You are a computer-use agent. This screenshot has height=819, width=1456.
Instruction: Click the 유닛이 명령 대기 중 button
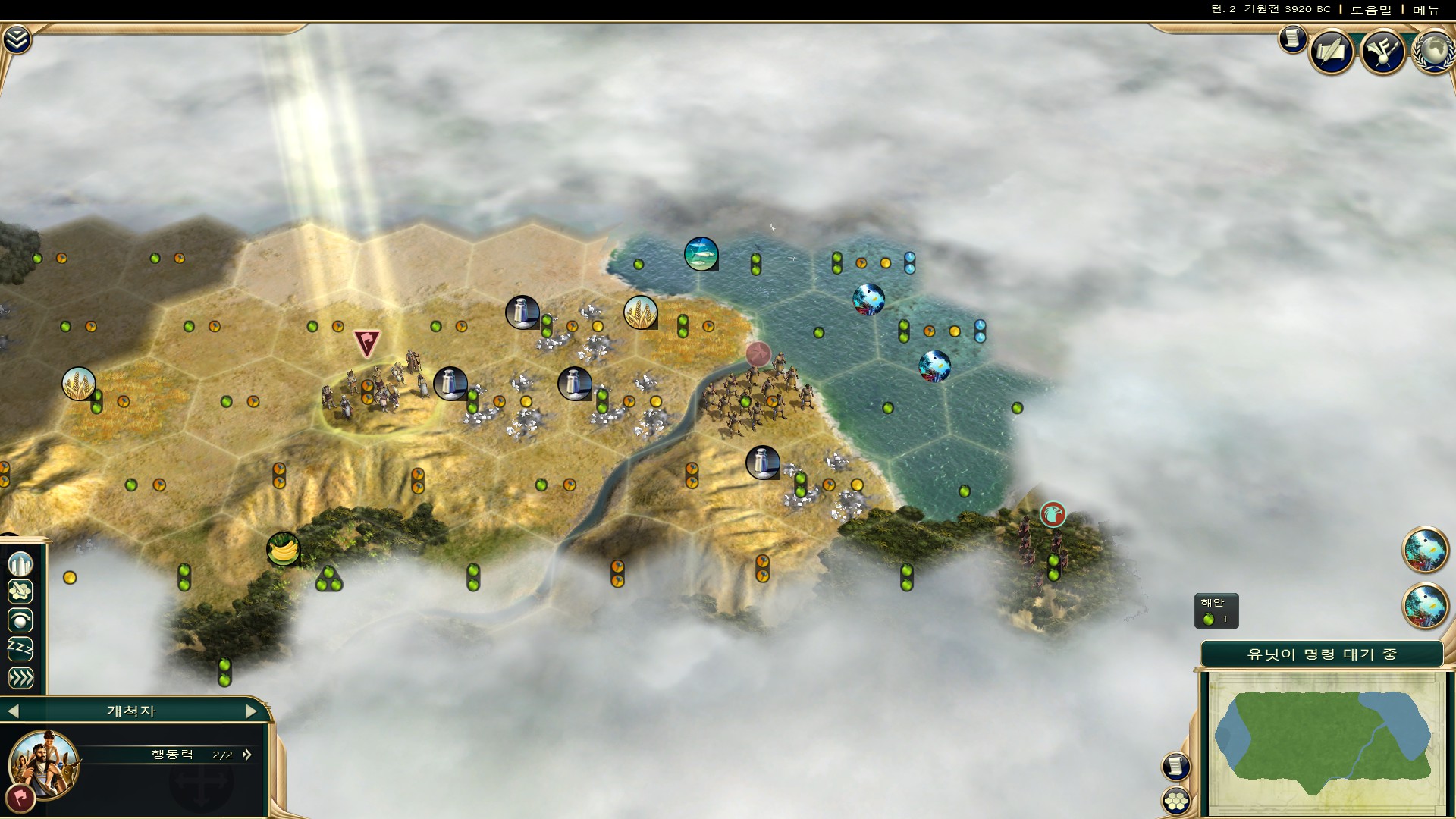coord(1322,654)
